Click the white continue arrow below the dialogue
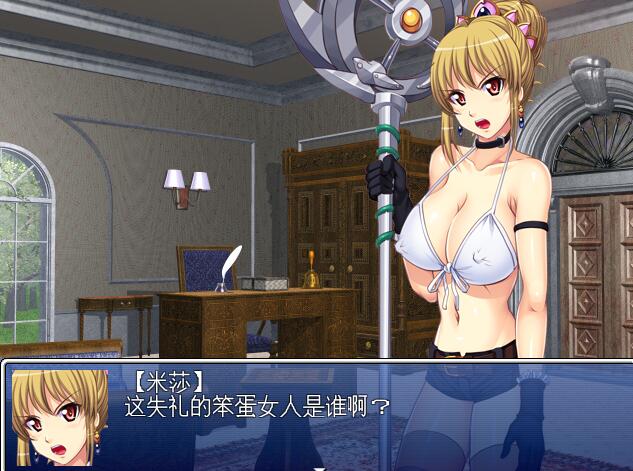 tap(318, 467)
